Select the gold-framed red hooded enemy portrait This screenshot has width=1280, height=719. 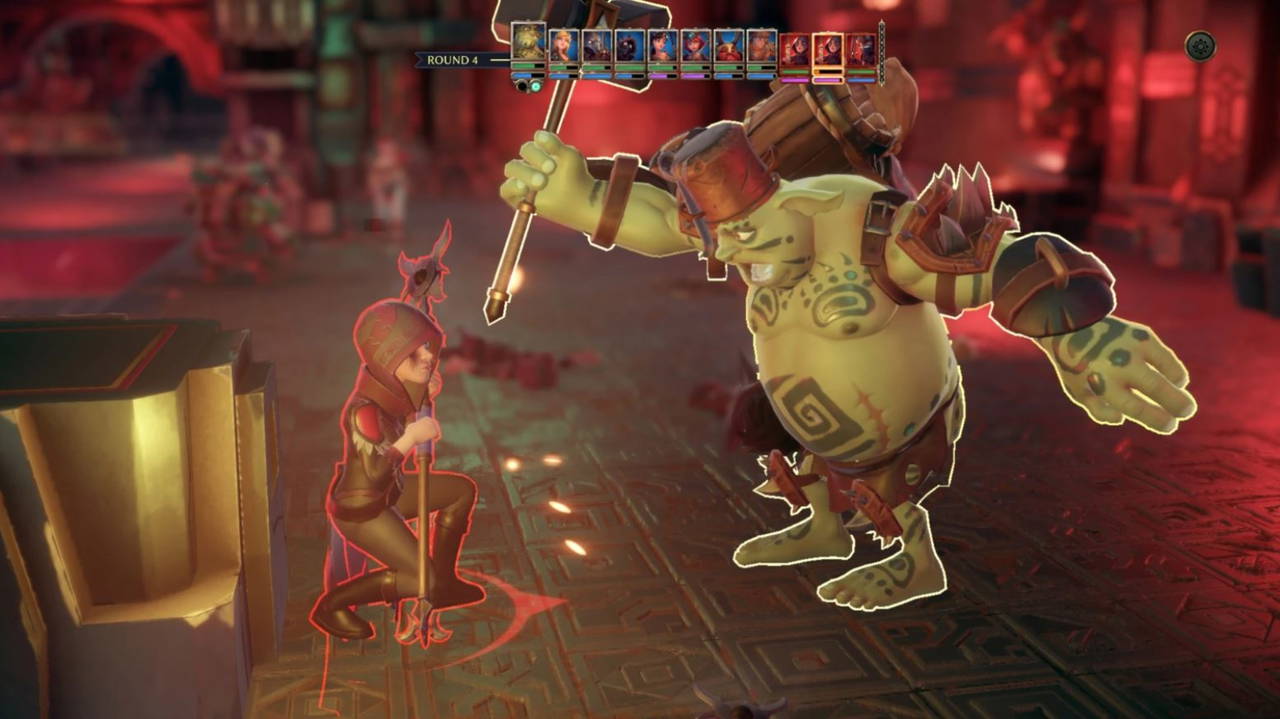tap(827, 47)
